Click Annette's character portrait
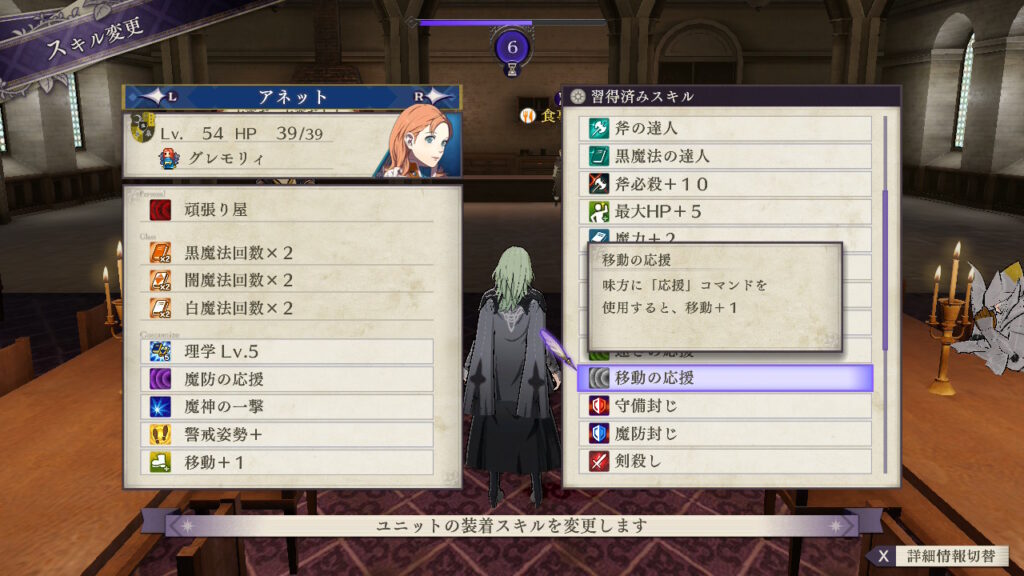 417,141
